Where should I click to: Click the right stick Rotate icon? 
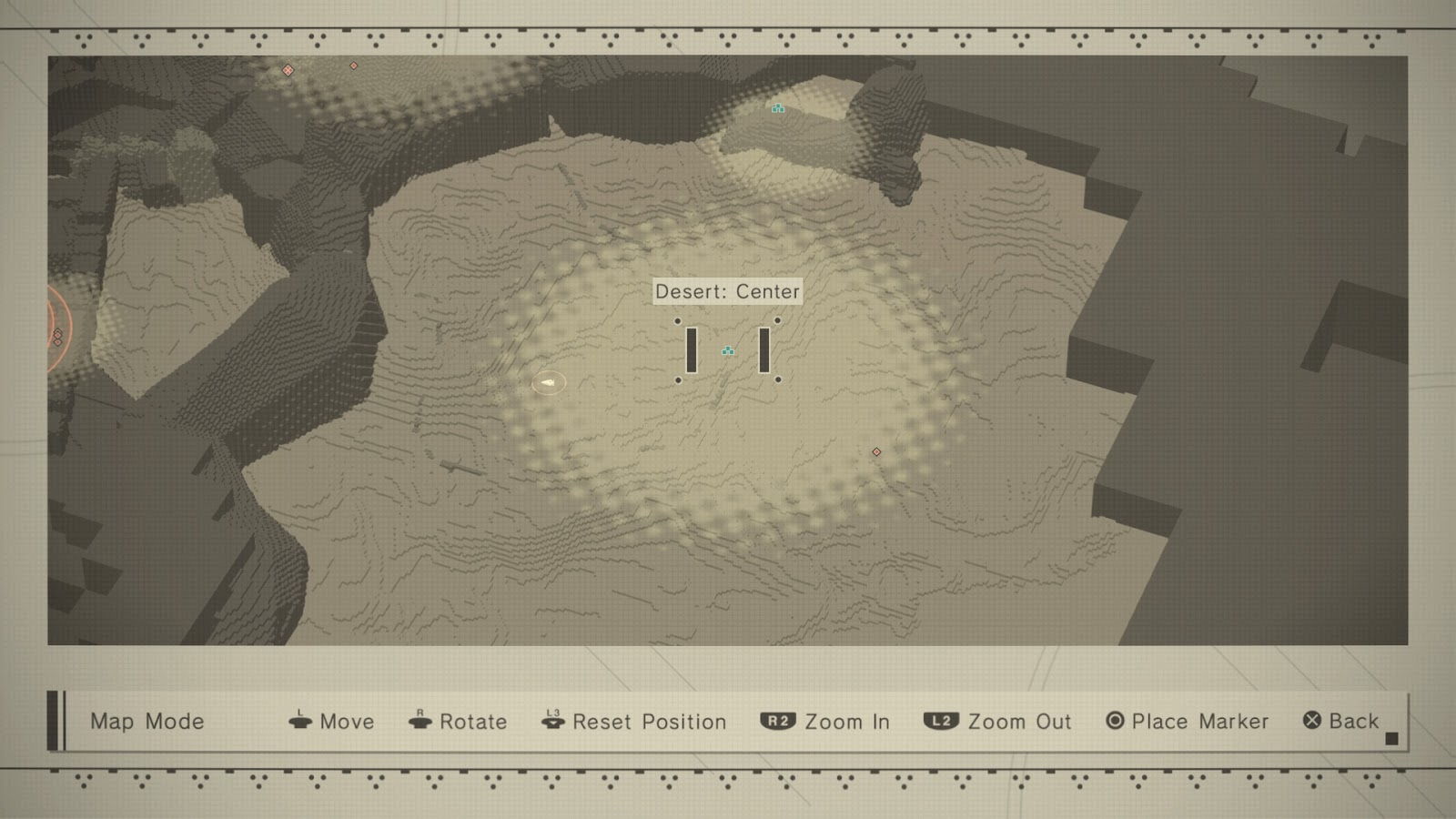[420, 722]
